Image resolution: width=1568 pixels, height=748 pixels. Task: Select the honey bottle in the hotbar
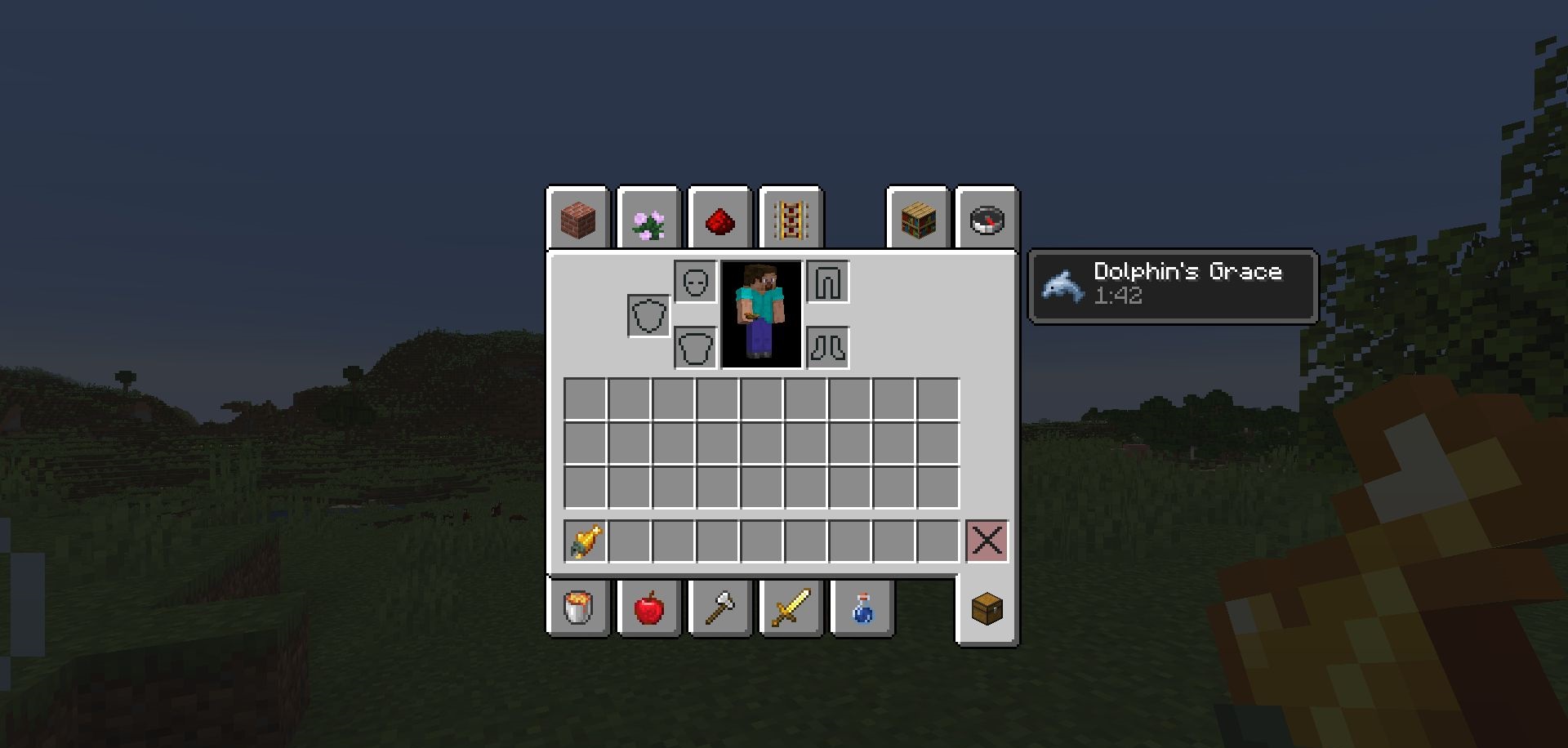click(x=585, y=540)
